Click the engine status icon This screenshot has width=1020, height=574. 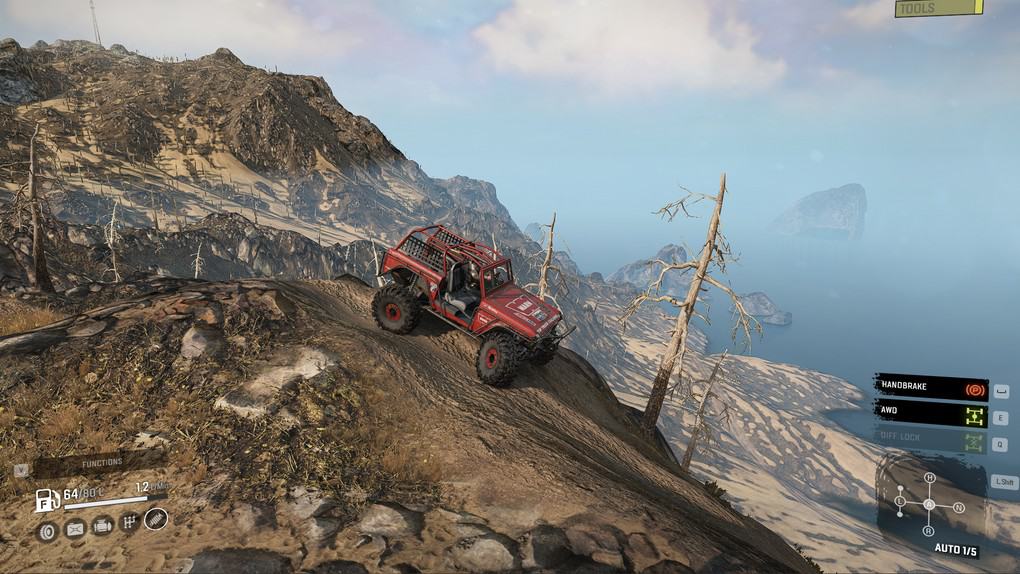coord(102,525)
